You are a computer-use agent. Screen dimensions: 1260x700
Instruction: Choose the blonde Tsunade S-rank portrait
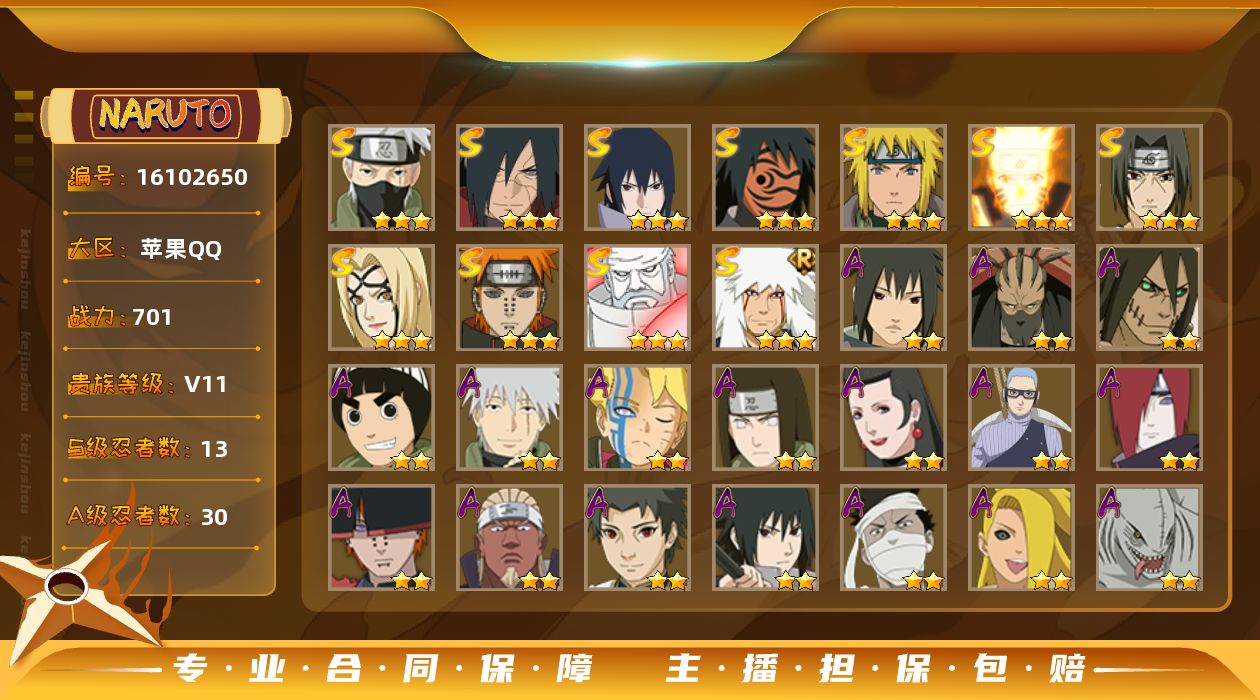pos(382,298)
